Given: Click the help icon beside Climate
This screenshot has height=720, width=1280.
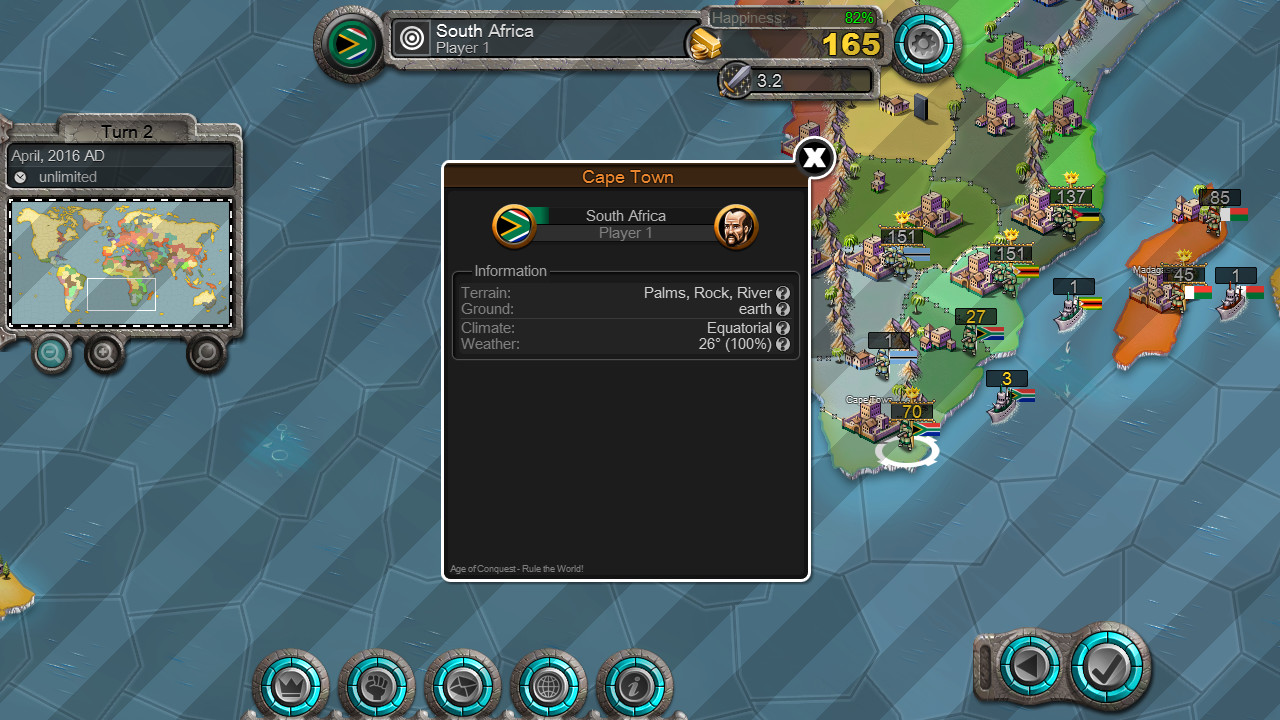Looking at the screenshot, I should coord(783,327).
